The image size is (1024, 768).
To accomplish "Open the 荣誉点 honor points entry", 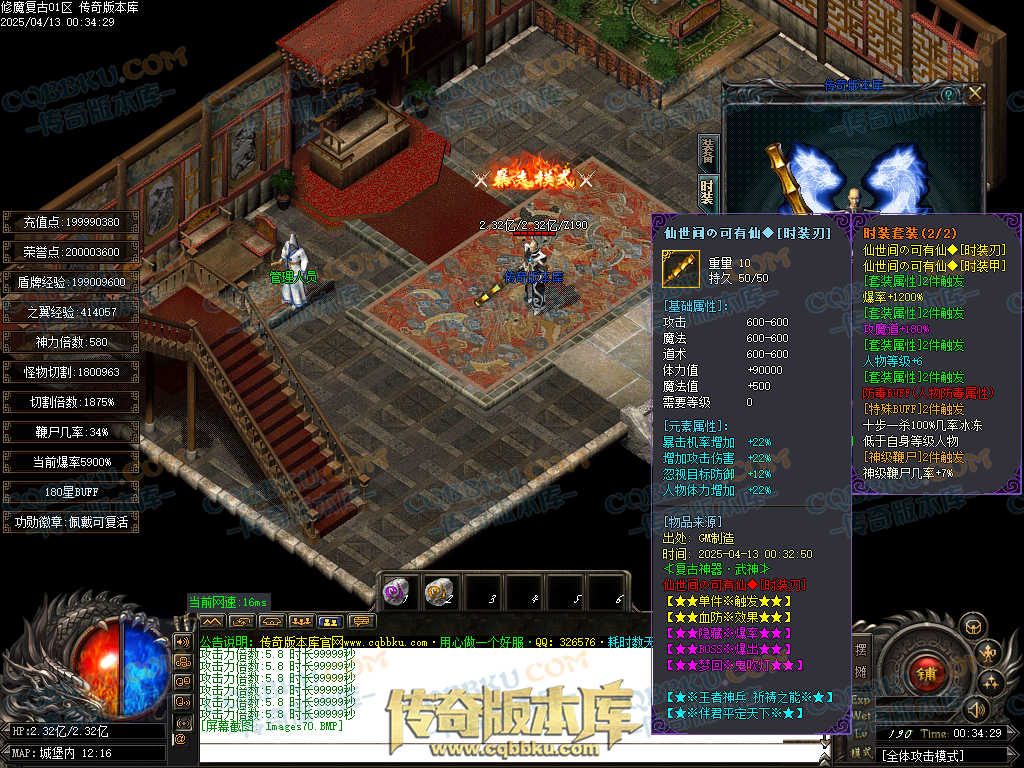I will coord(70,252).
